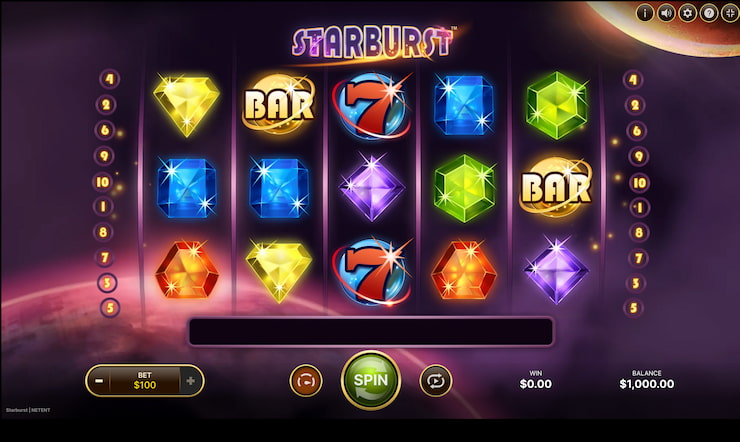This screenshot has width=740, height=442.
Task: Decrease the bet with the minus button
Action: pos(99,381)
